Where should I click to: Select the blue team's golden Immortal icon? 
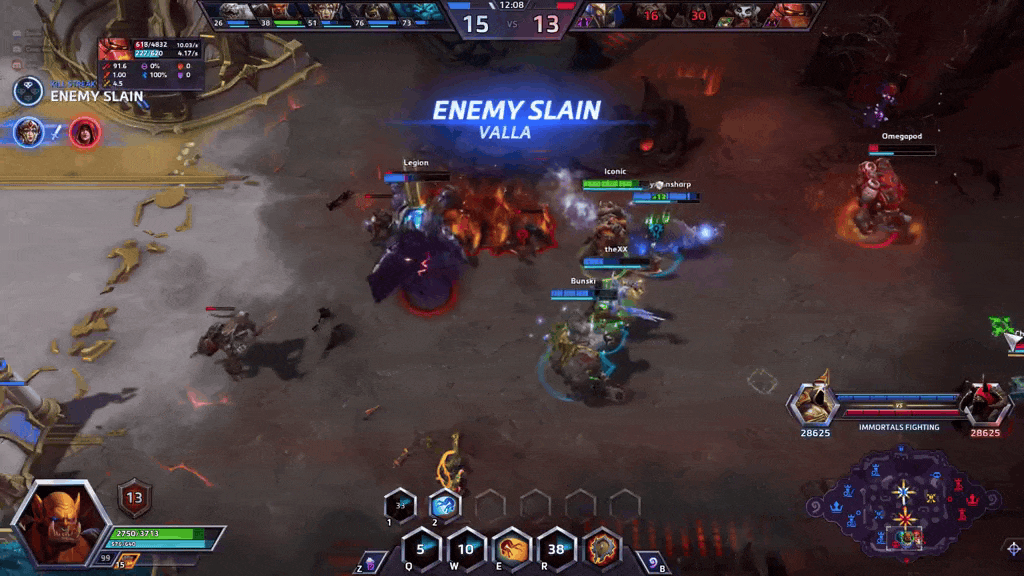813,401
